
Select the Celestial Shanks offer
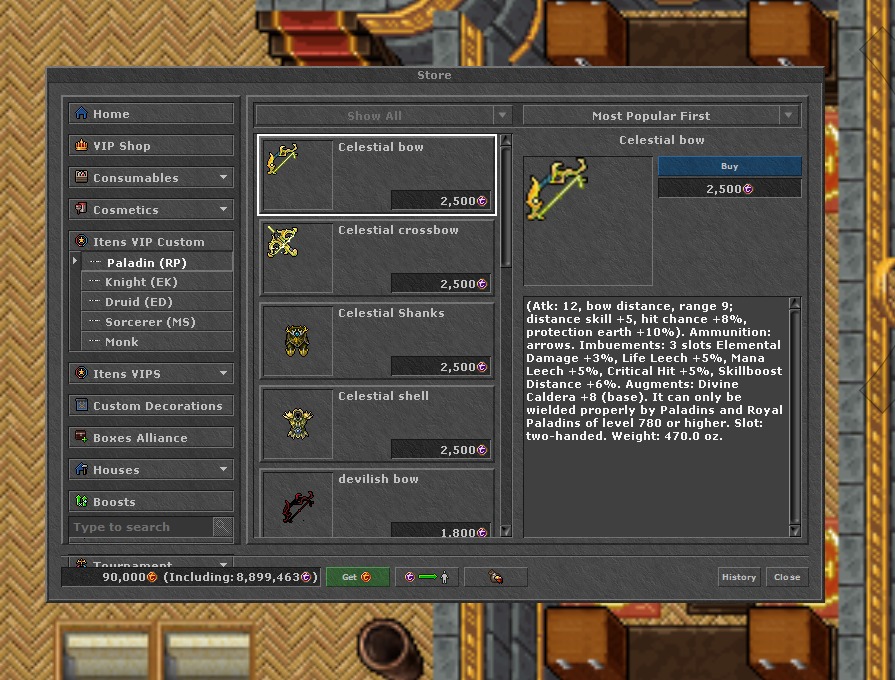point(377,340)
